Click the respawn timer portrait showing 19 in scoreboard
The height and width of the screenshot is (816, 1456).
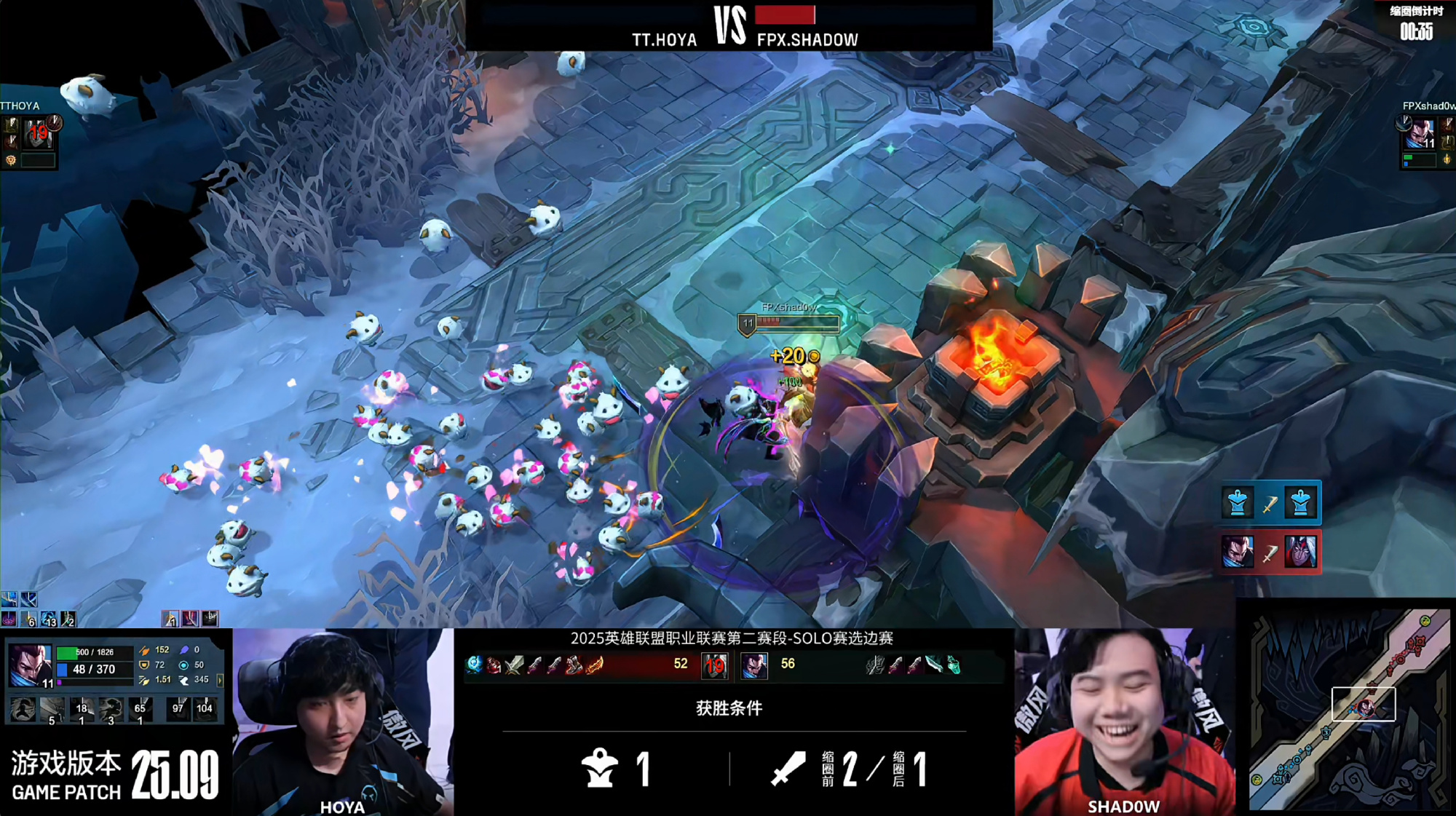[715, 665]
